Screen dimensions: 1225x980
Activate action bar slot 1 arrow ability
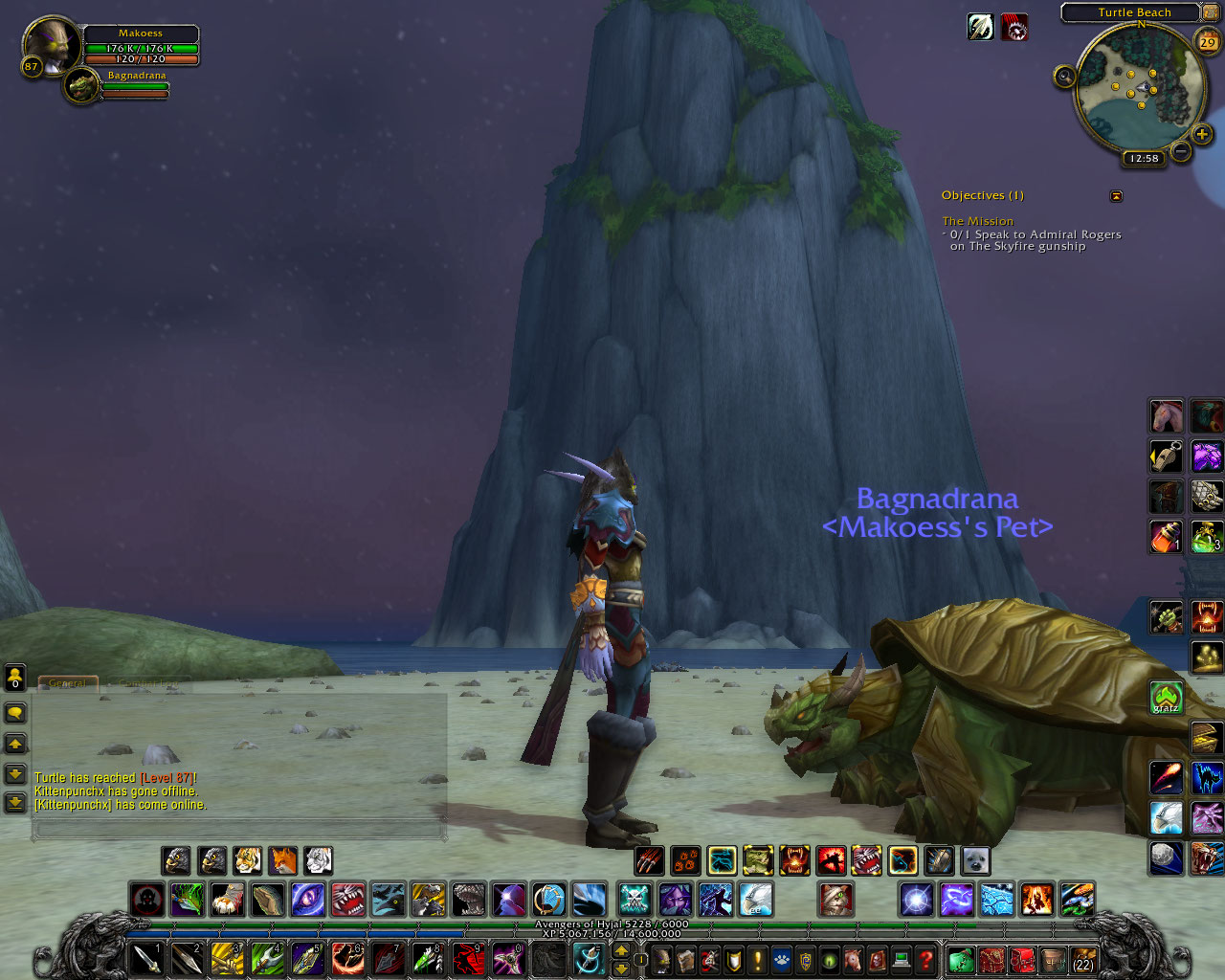coord(146,959)
